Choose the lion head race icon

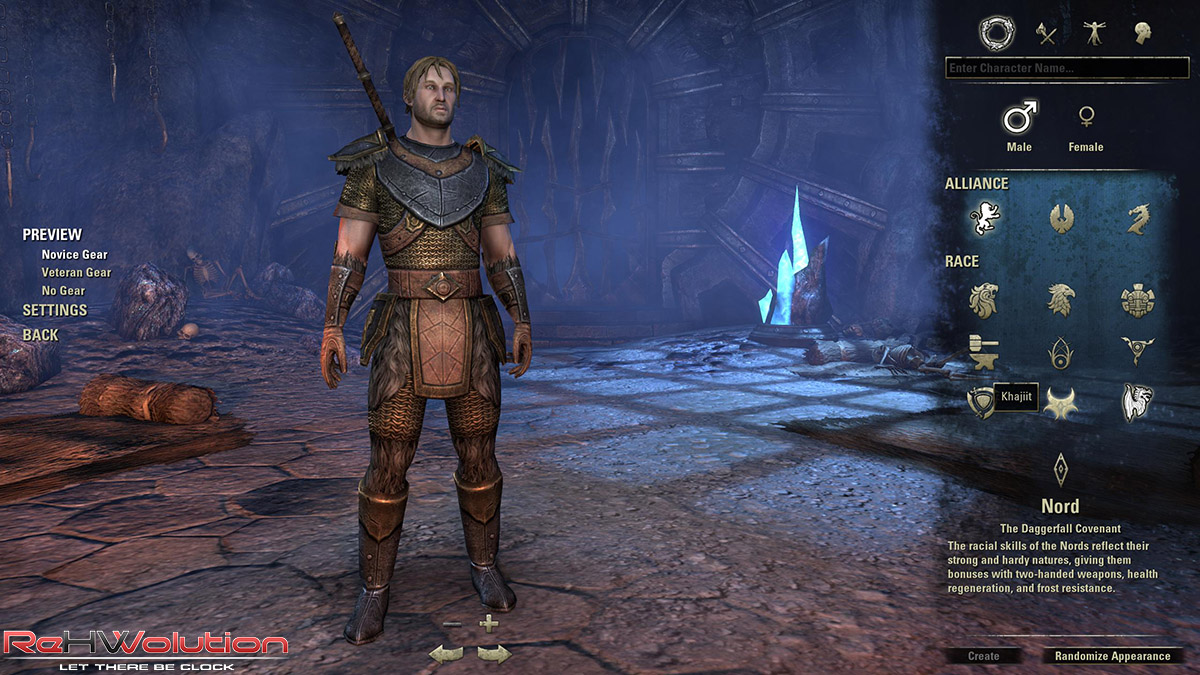984,299
